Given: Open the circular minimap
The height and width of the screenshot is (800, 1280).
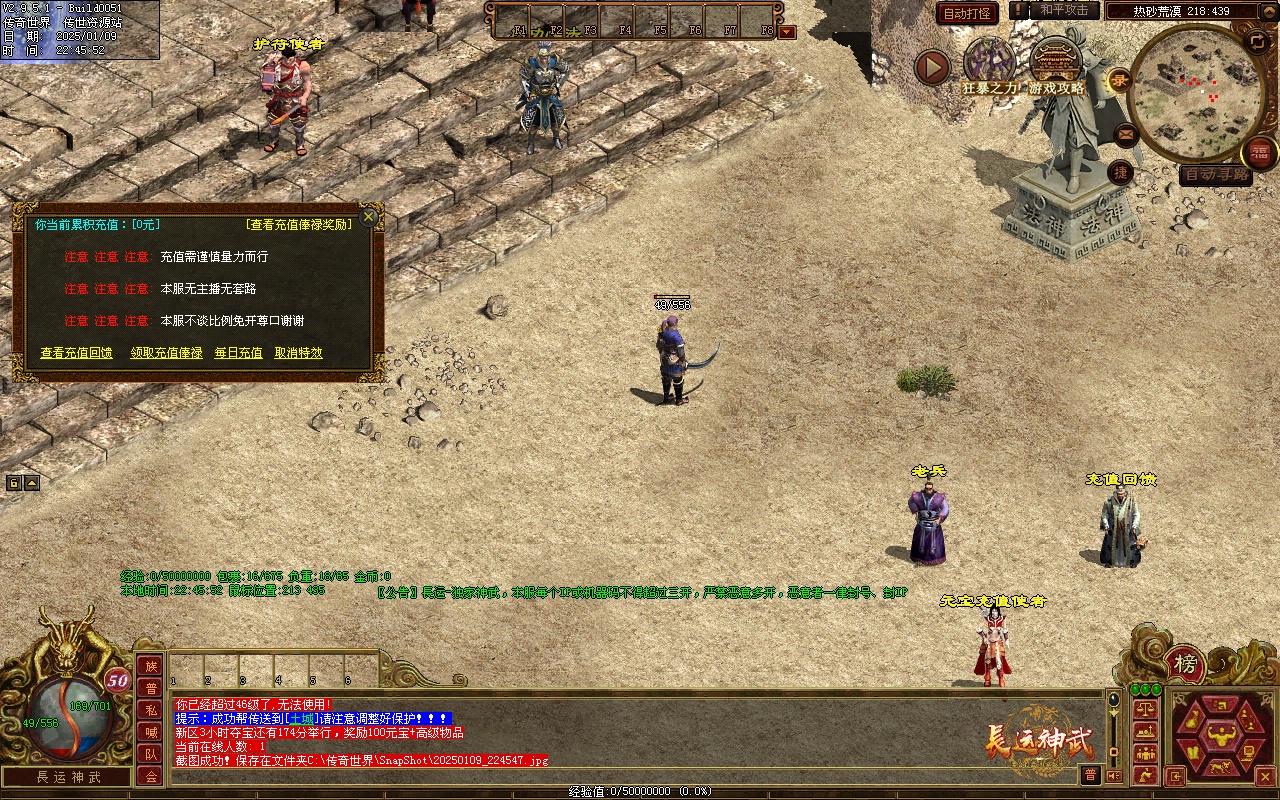Looking at the screenshot, I should coord(1190,92).
